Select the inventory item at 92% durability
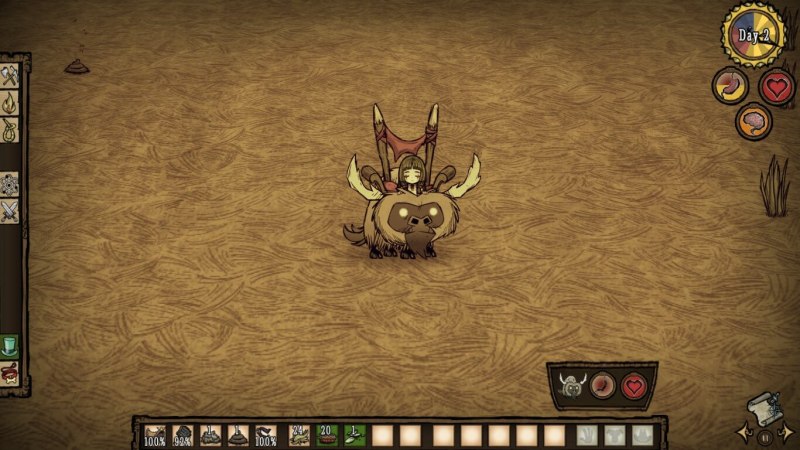800x450 pixels. click(183, 435)
